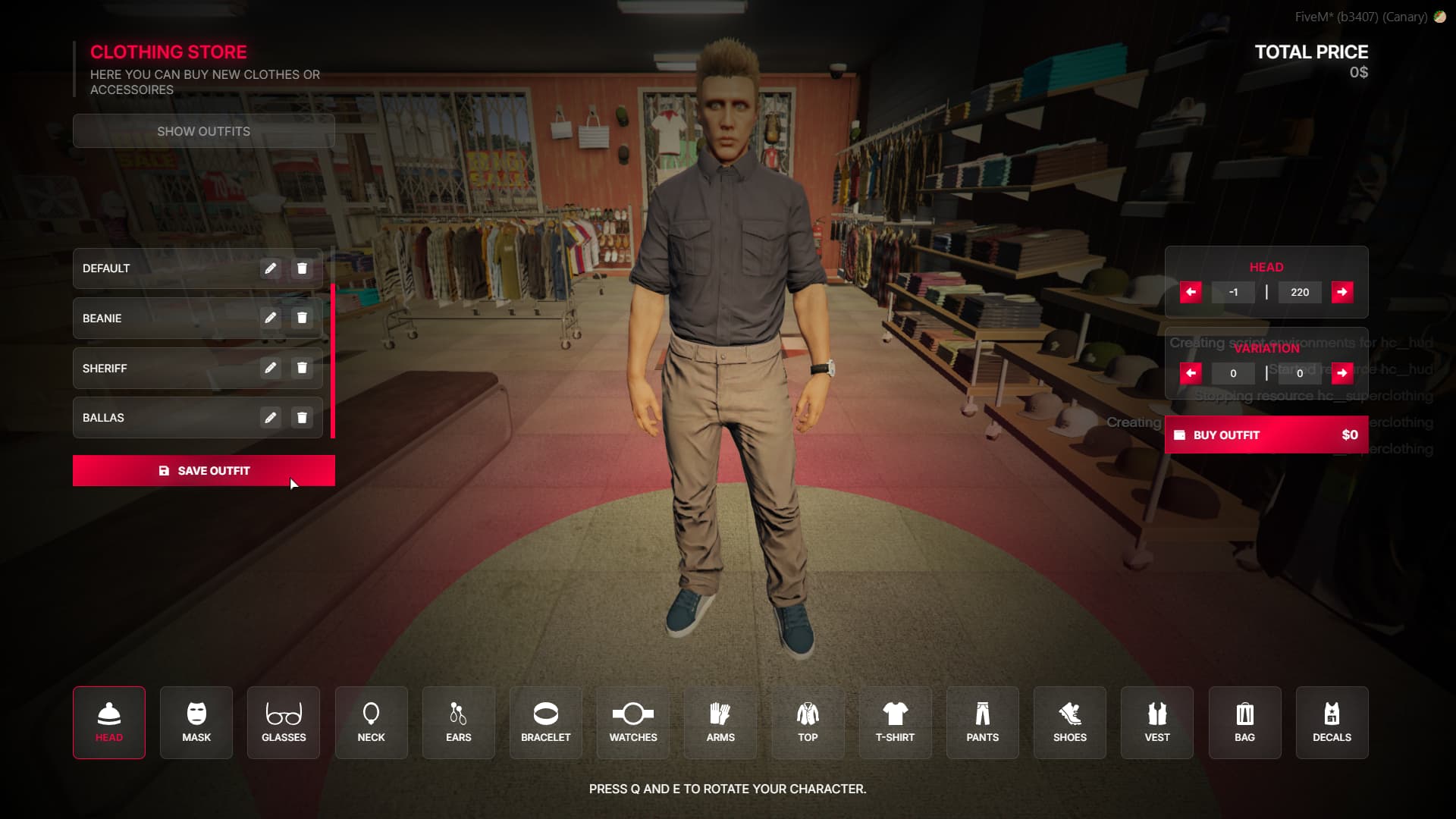Open the T-SHIRT category
1456x819 pixels.
point(895,722)
